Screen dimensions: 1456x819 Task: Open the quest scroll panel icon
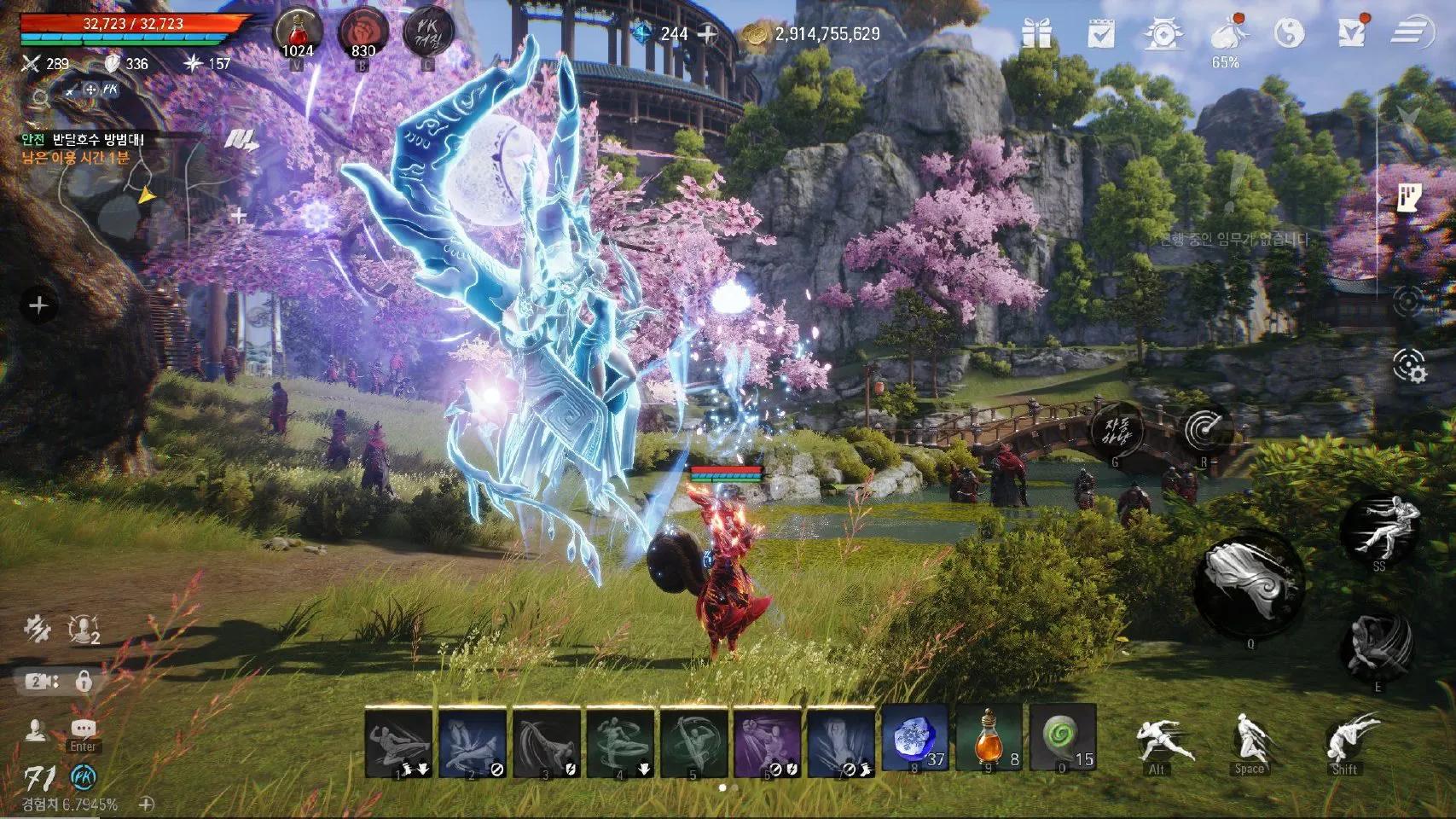pyautogui.click(x=1409, y=197)
